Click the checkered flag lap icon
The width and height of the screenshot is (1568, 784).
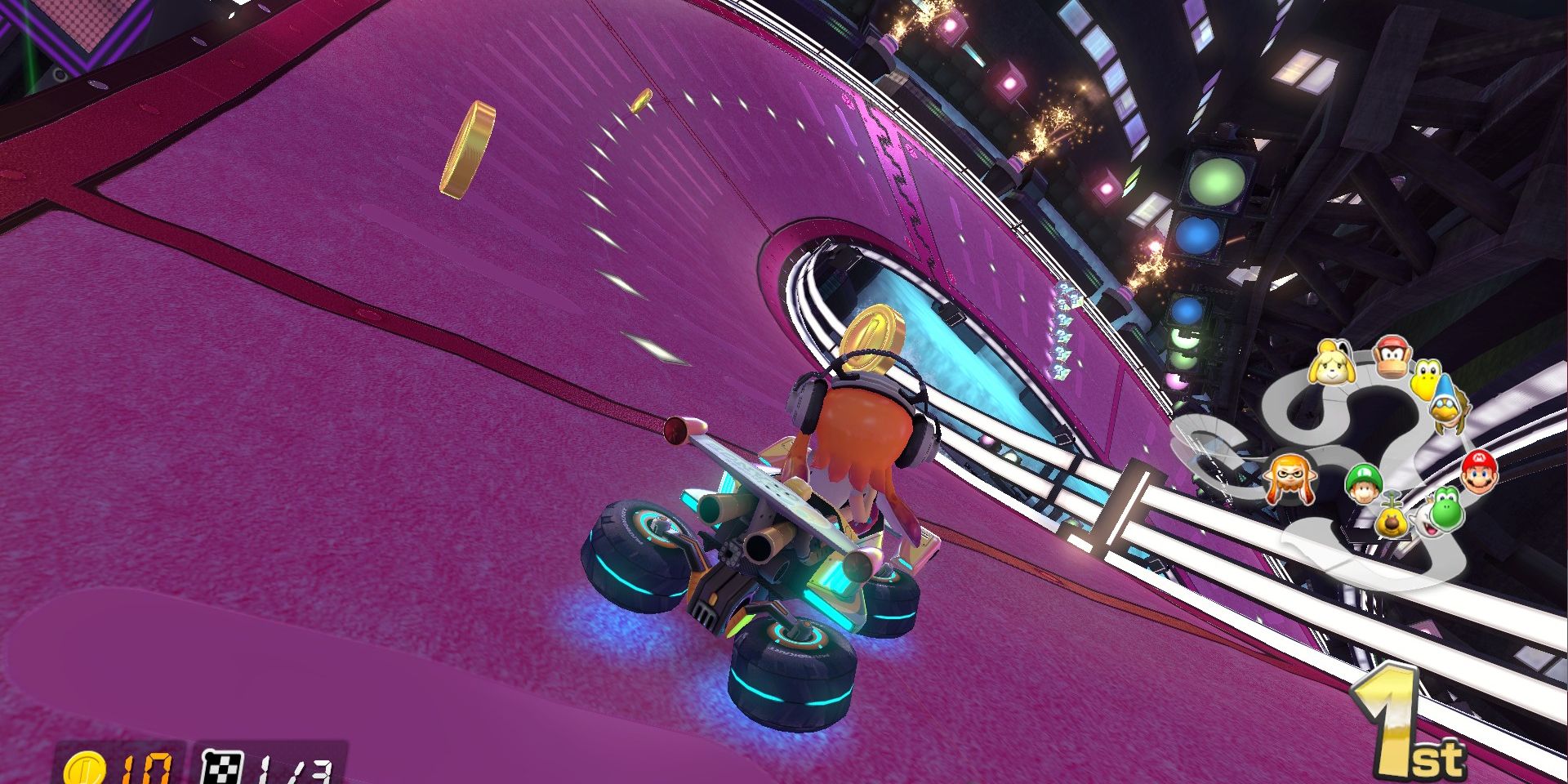(x=222, y=767)
